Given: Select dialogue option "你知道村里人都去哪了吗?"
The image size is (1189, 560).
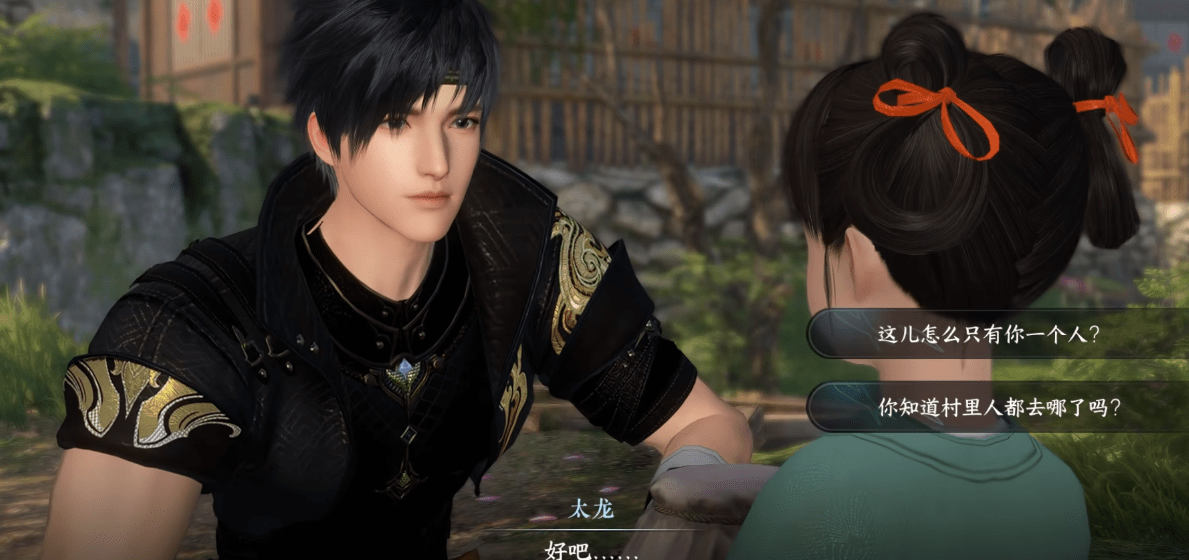Looking at the screenshot, I should point(998,407).
